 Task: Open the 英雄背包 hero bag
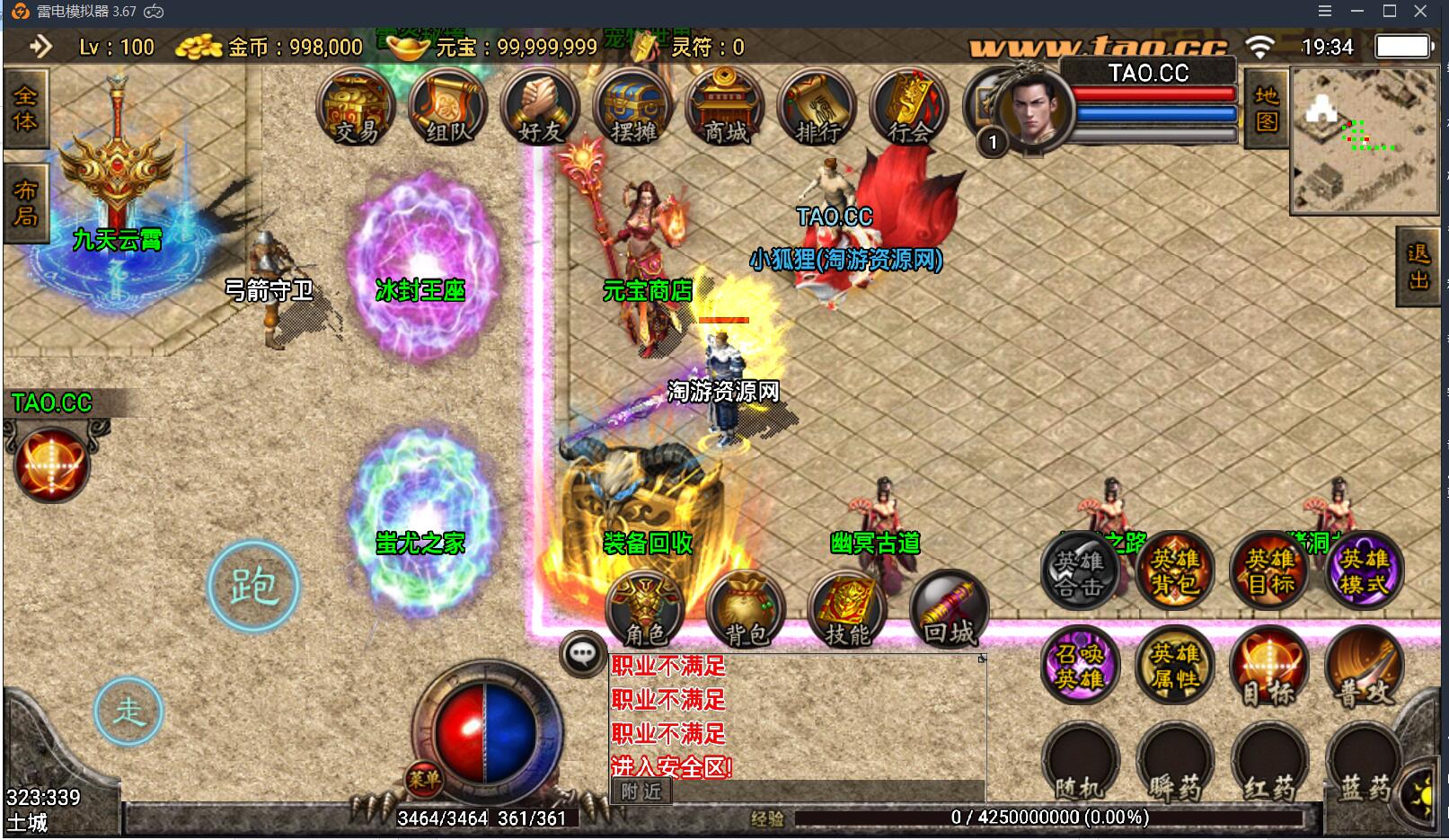1175,570
